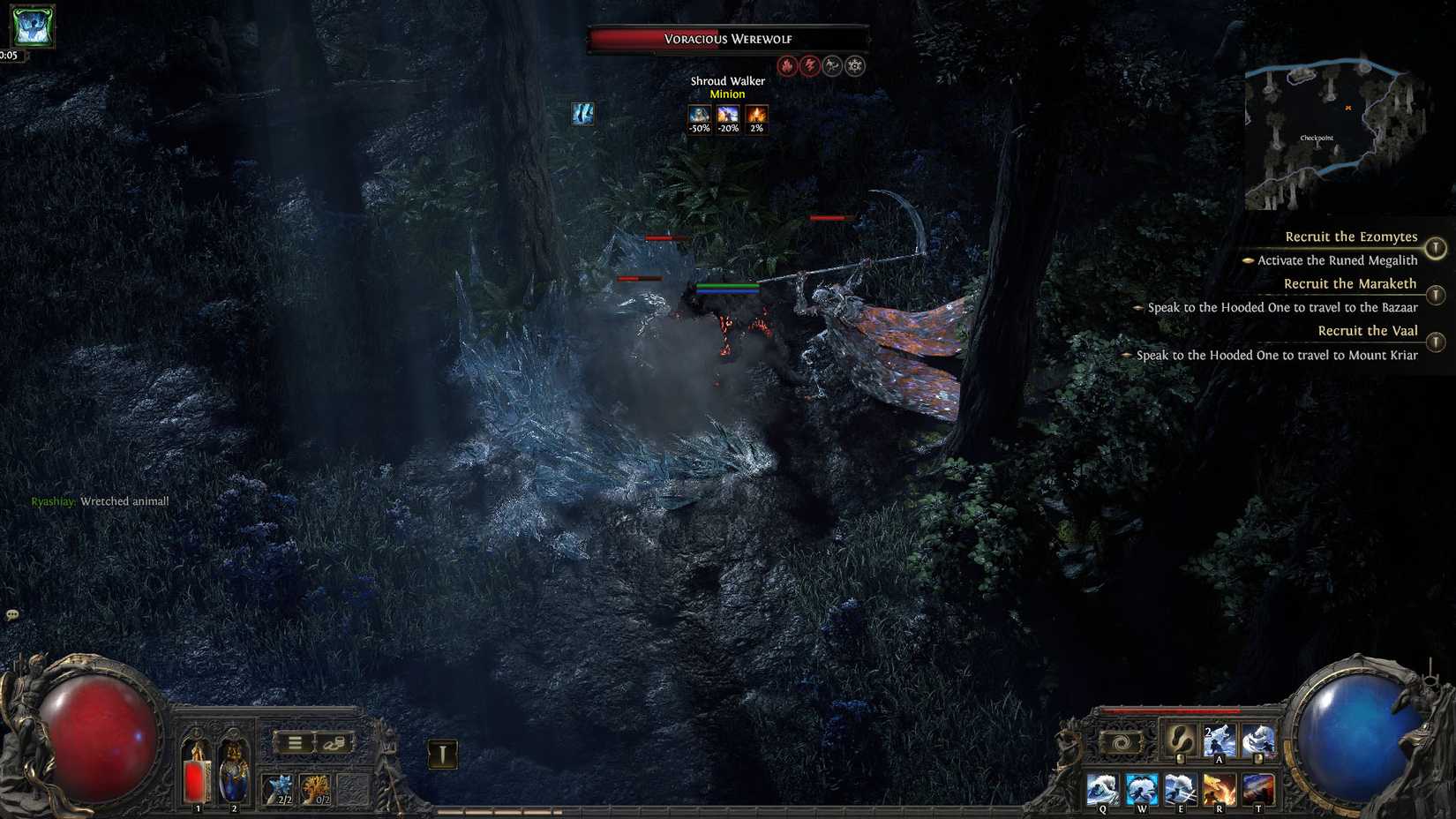Toggle tracking for Recruit the Maraketh quest
This screenshot has height=819, width=1456.
1437,291
